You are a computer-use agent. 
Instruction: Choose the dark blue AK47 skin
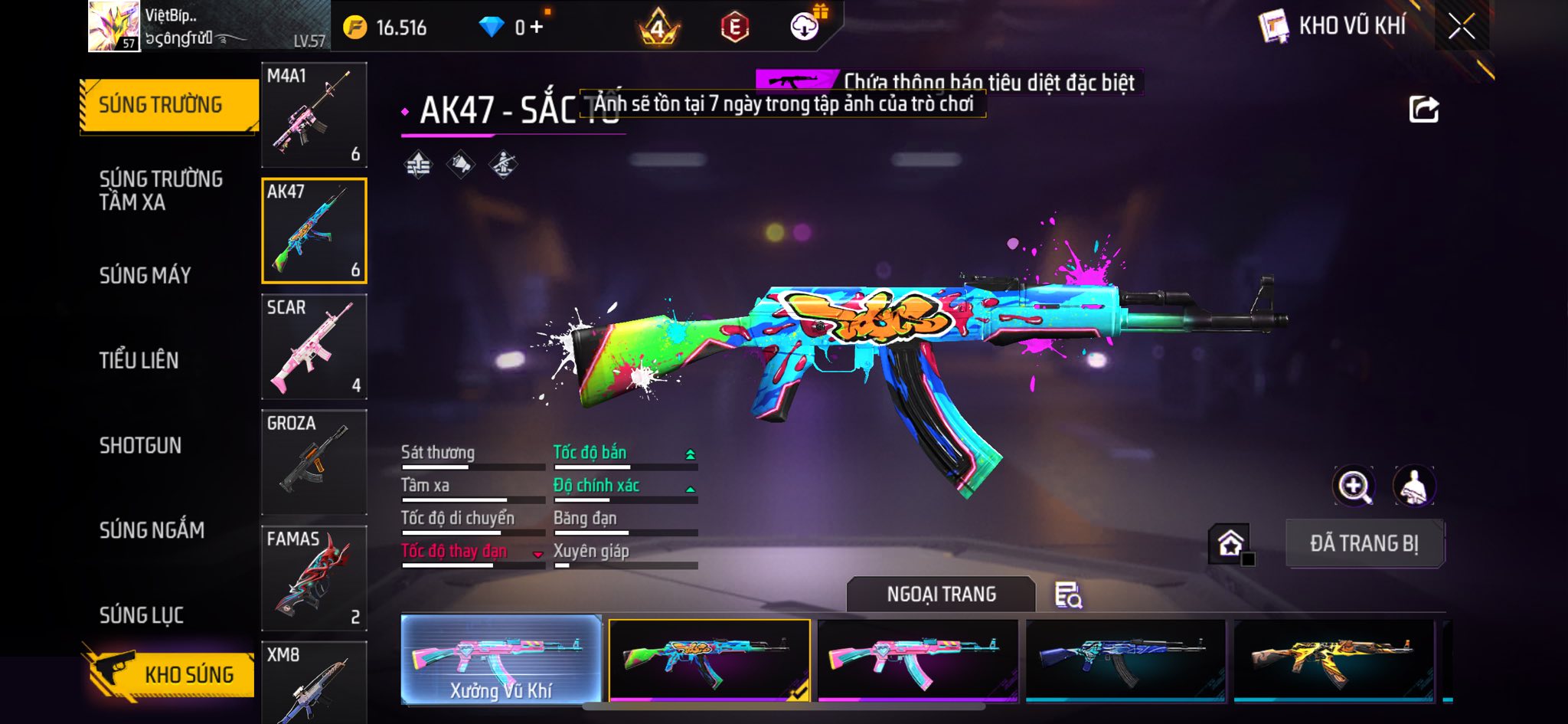coord(1125,660)
